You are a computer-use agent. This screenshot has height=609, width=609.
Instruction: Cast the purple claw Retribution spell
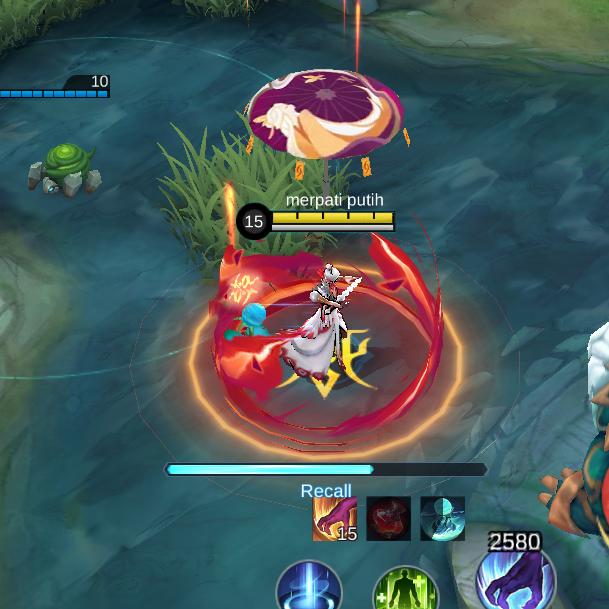[514, 579]
